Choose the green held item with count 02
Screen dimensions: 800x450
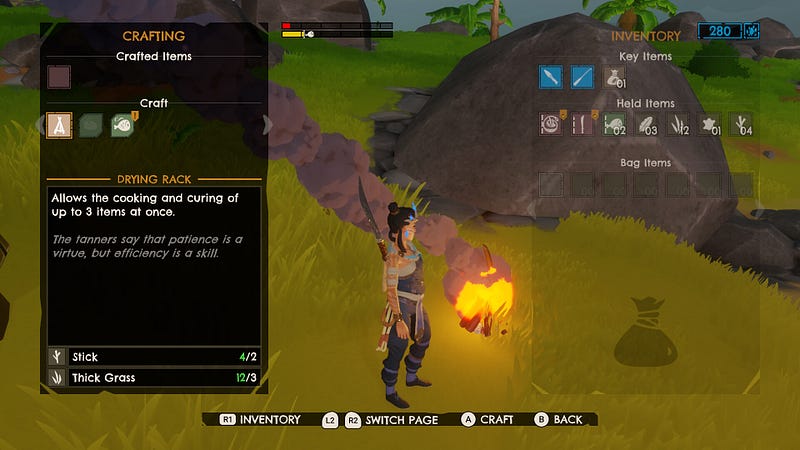coord(614,124)
